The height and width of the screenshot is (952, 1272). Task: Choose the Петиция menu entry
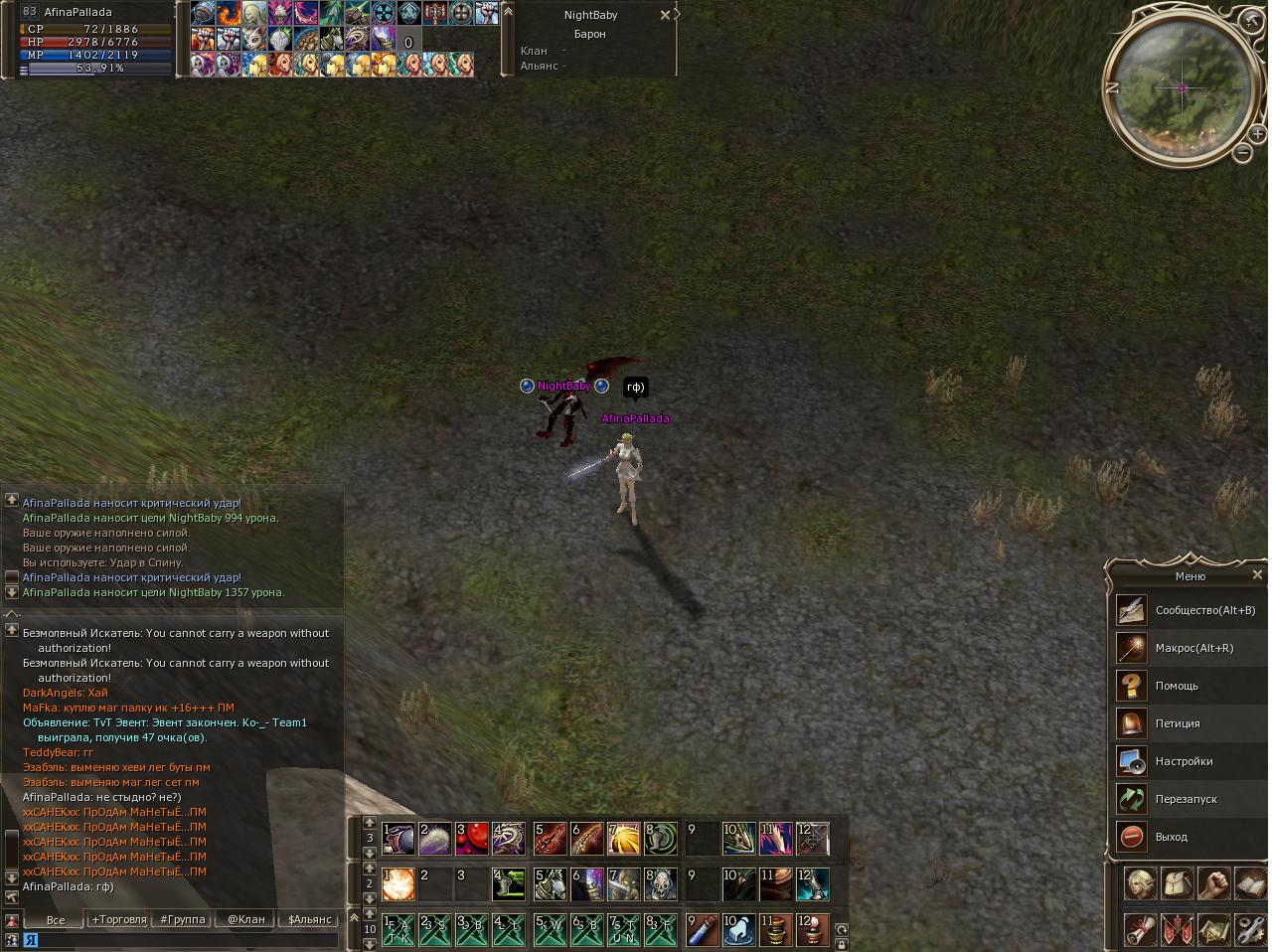click(1177, 723)
